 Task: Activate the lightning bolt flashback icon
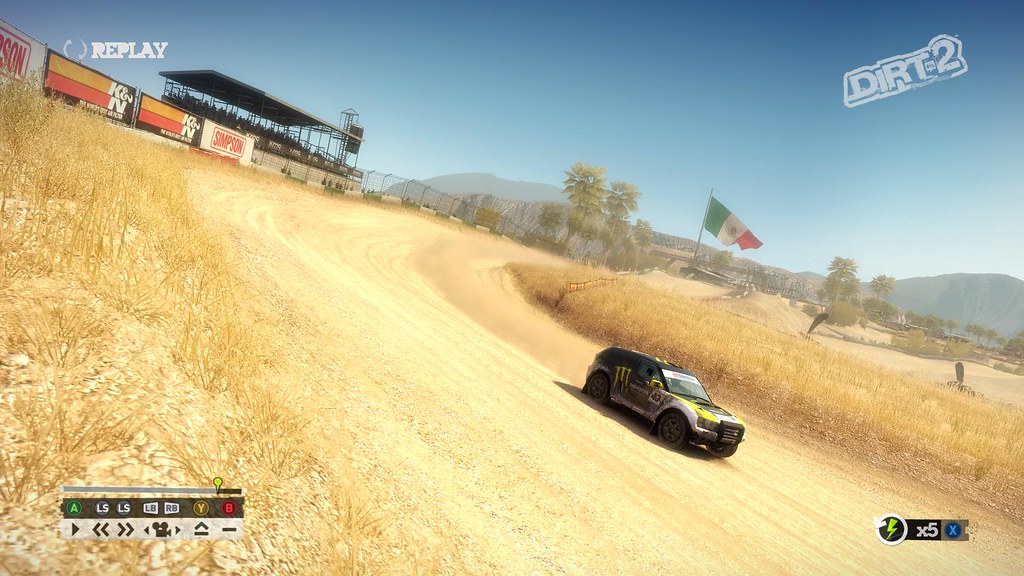point(891,530)
